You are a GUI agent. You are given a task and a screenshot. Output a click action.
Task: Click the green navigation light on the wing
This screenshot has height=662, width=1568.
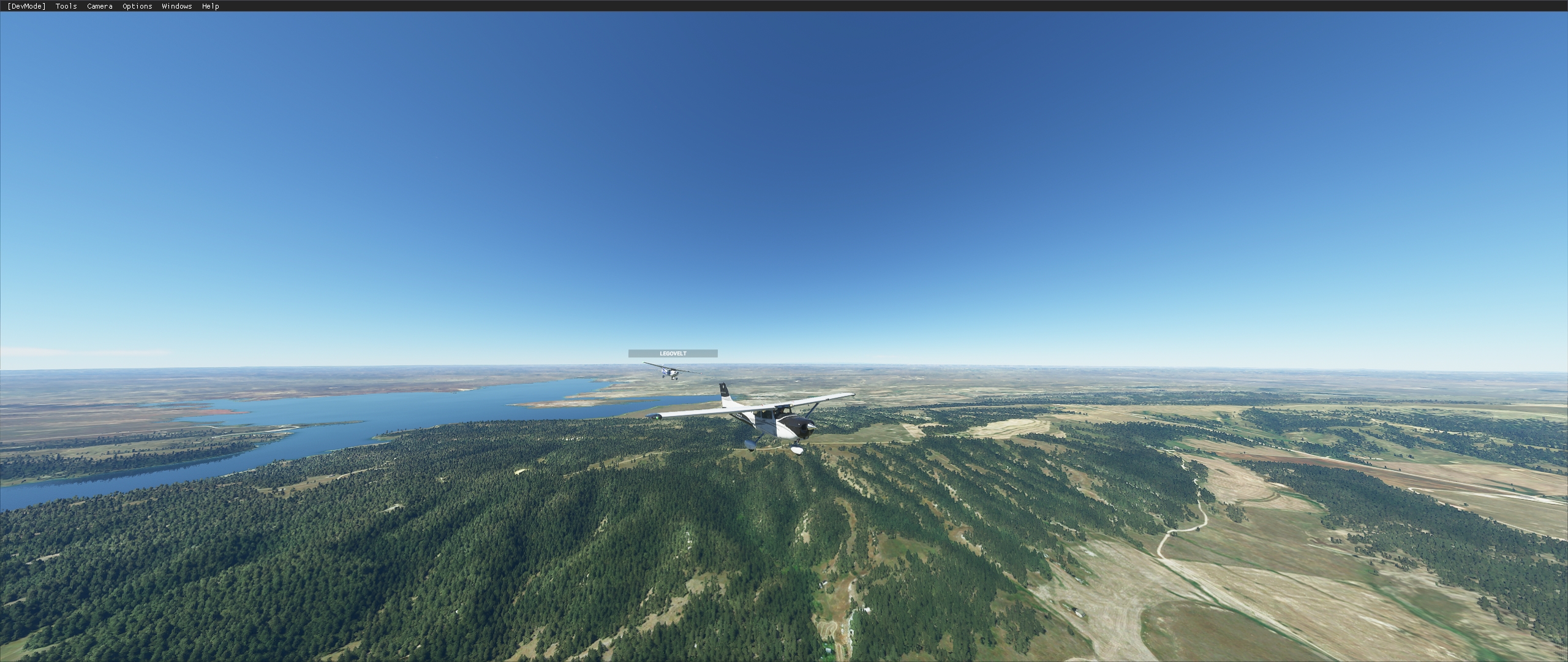coord(657,417)
